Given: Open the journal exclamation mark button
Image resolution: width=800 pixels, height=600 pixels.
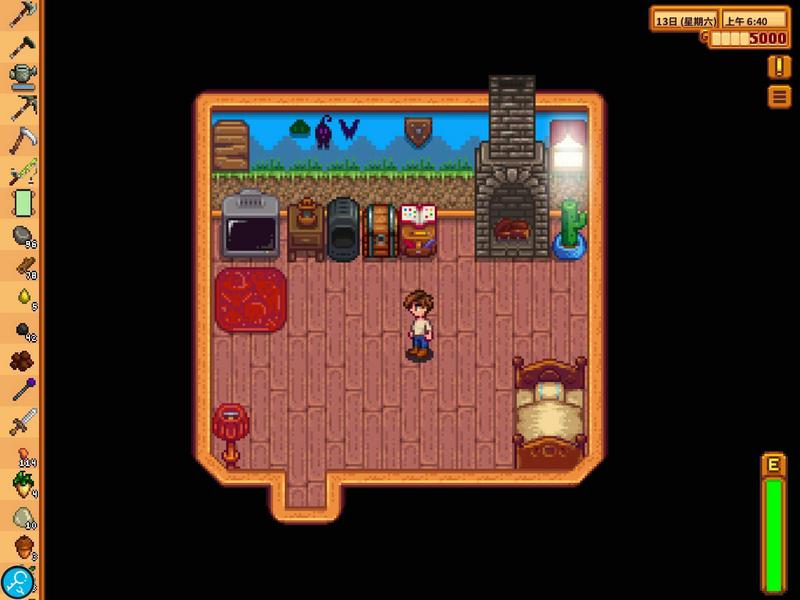Looking at the screenshot, I should coord(779,67).
